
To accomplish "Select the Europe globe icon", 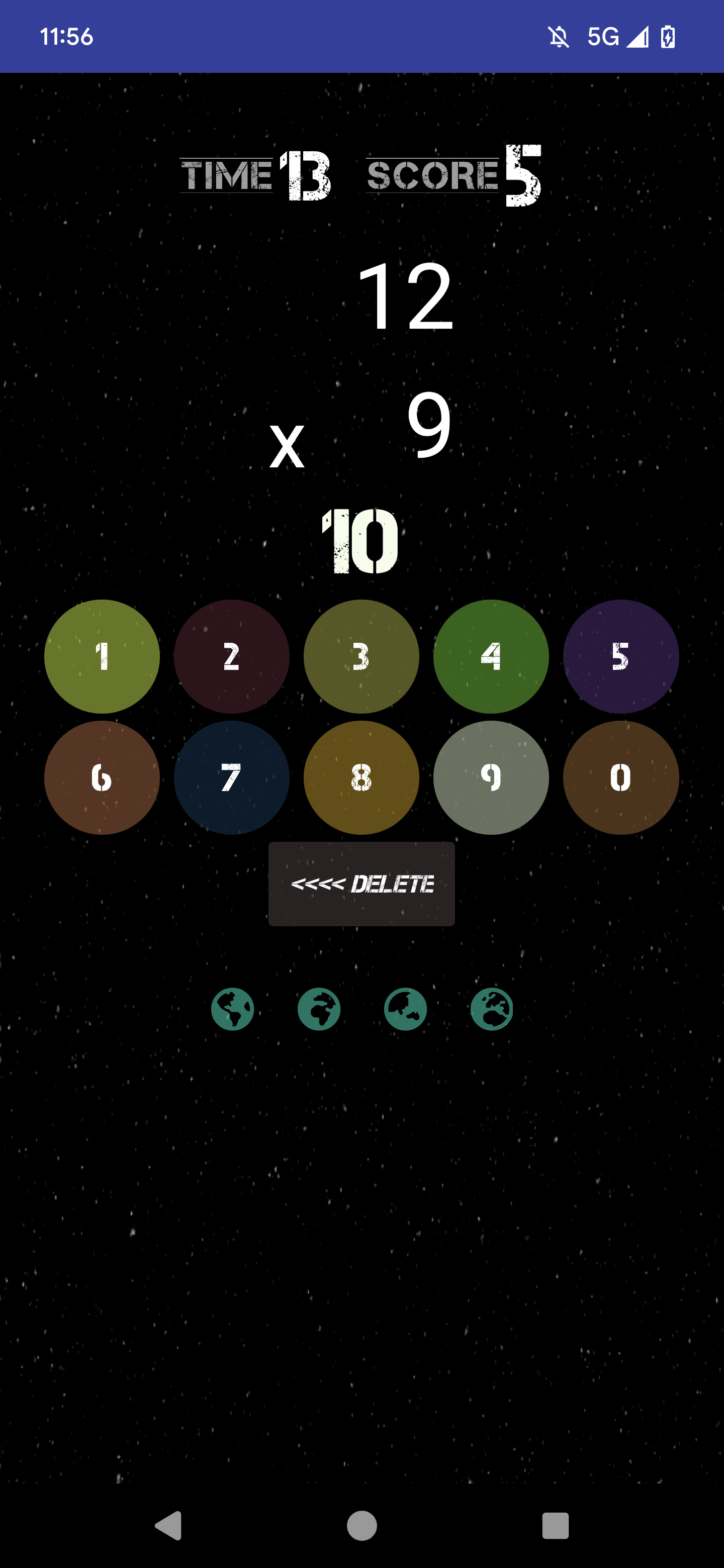I will [x=492, y=1008].
